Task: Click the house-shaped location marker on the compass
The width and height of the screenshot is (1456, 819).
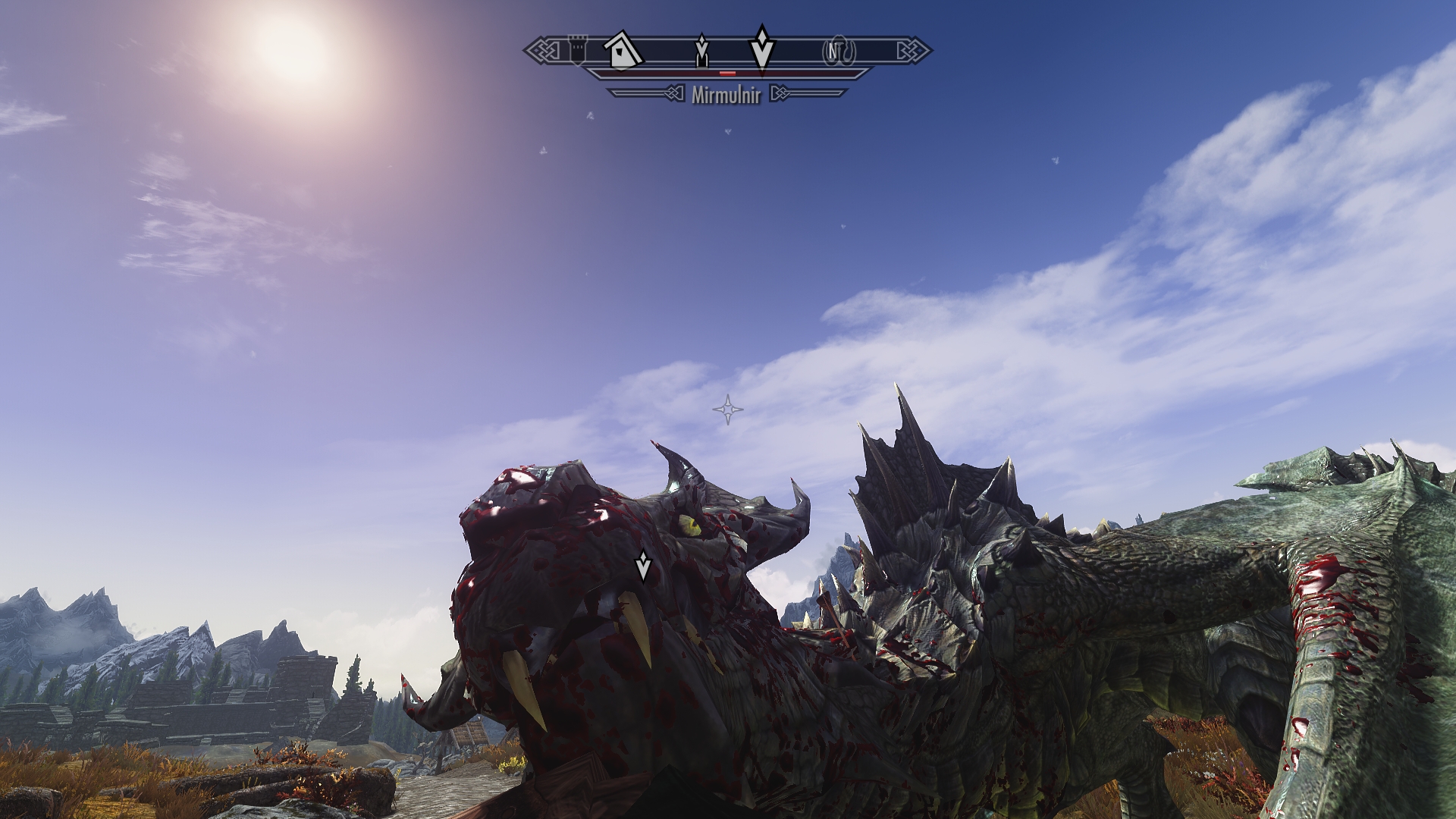Action: point(623,50)
